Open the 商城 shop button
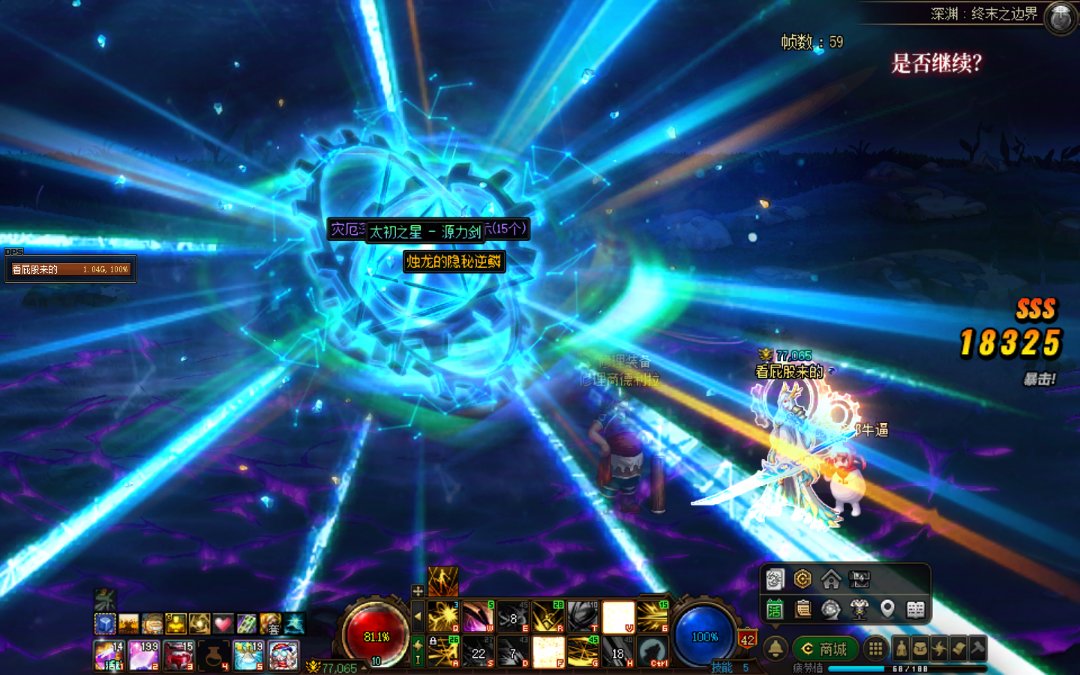The width and height of the screenshot is (1080, 675). (x=826, y=648)
